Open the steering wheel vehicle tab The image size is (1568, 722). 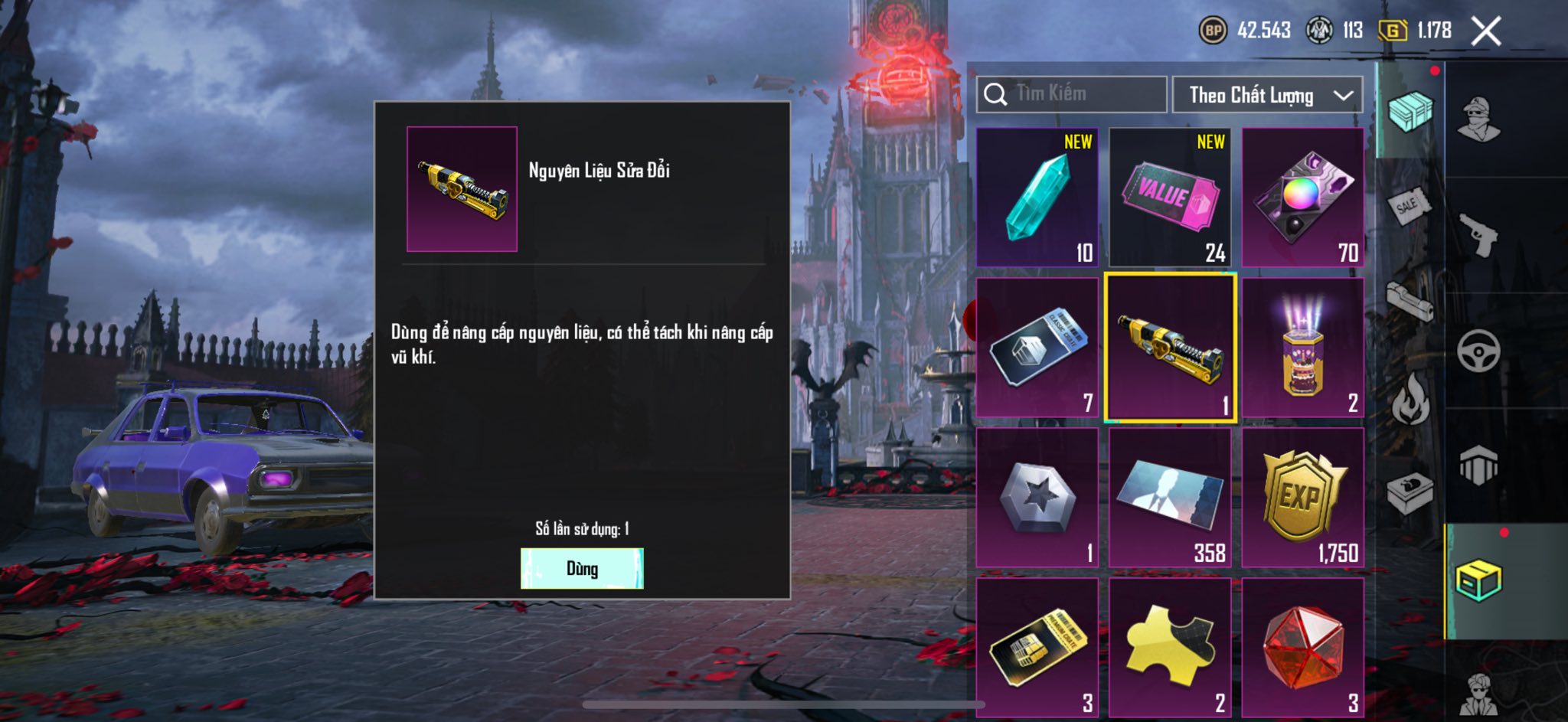click(x=1479, y=351)
